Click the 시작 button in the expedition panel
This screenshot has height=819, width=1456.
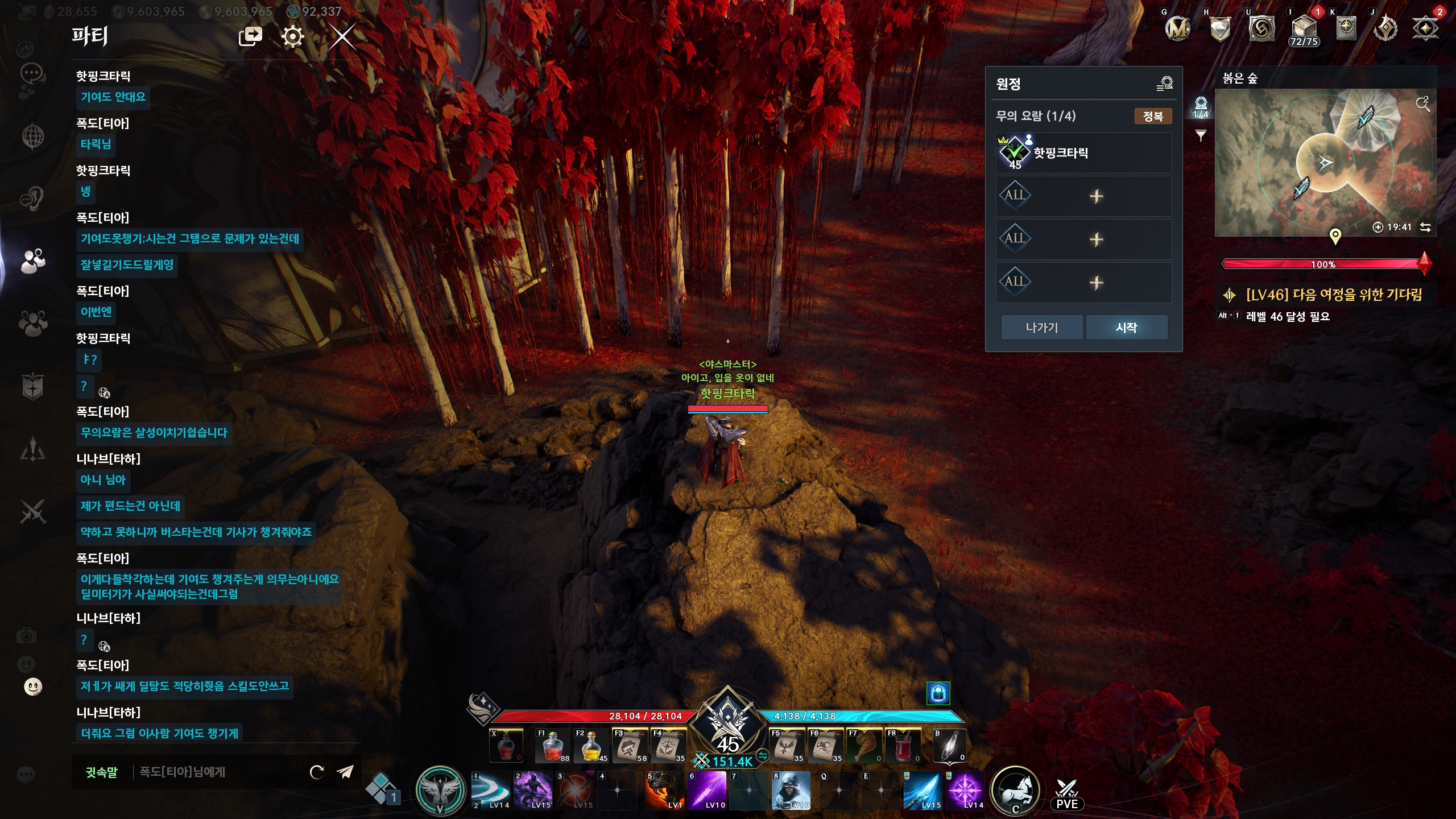click(1126, 328)
